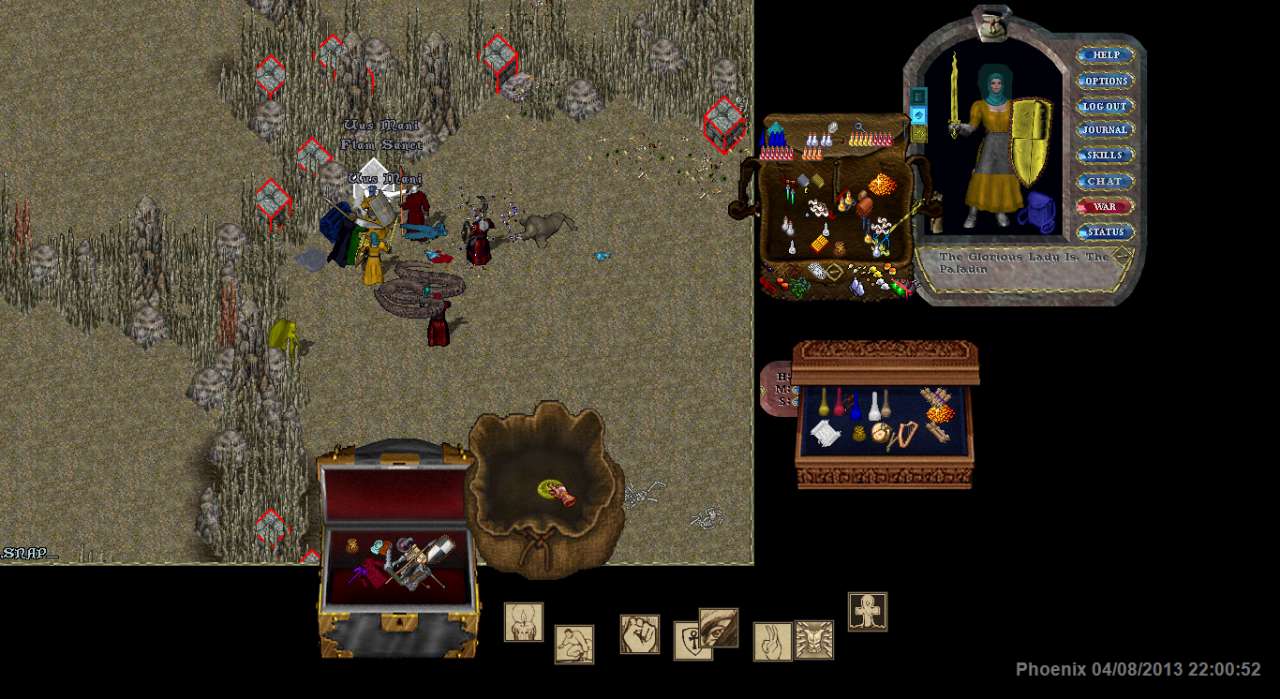Activate the radiant demon face spell icon
The height and width of the screenshot is (699, 1280).
[814, 640]
